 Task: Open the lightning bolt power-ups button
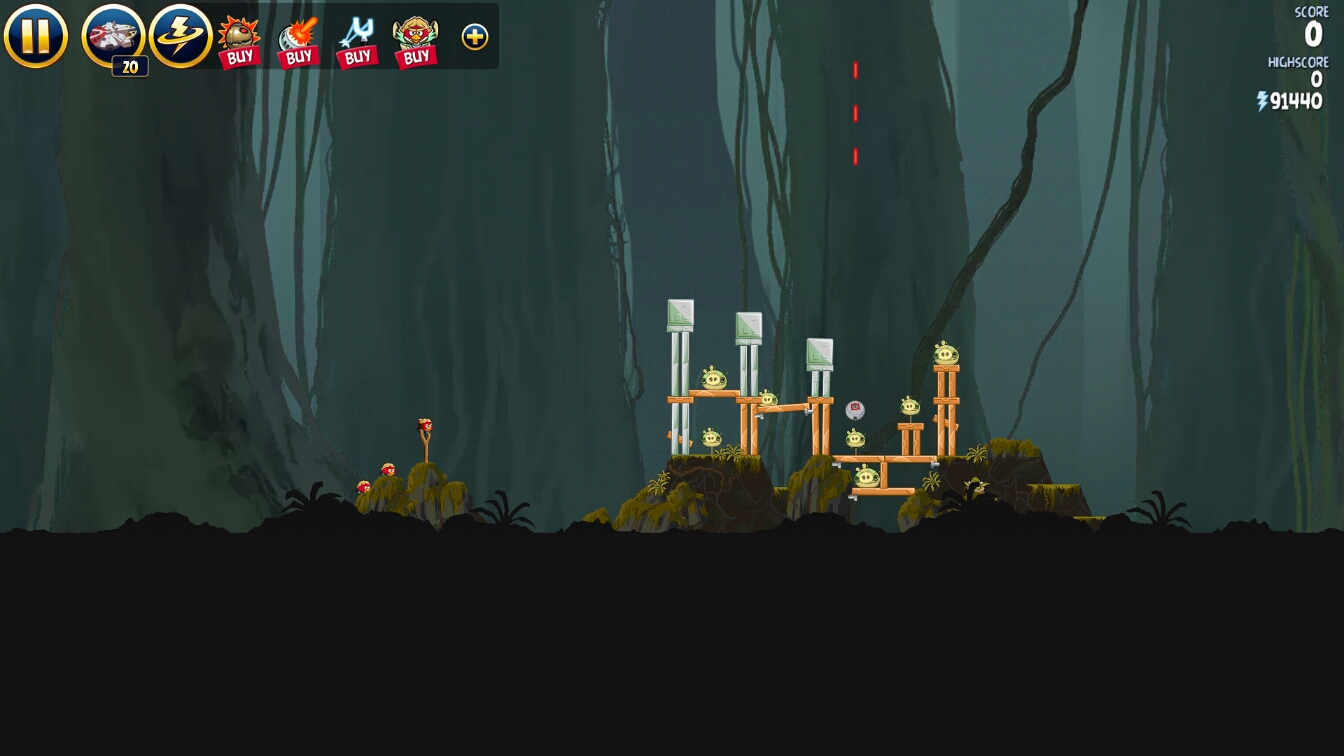180,36
